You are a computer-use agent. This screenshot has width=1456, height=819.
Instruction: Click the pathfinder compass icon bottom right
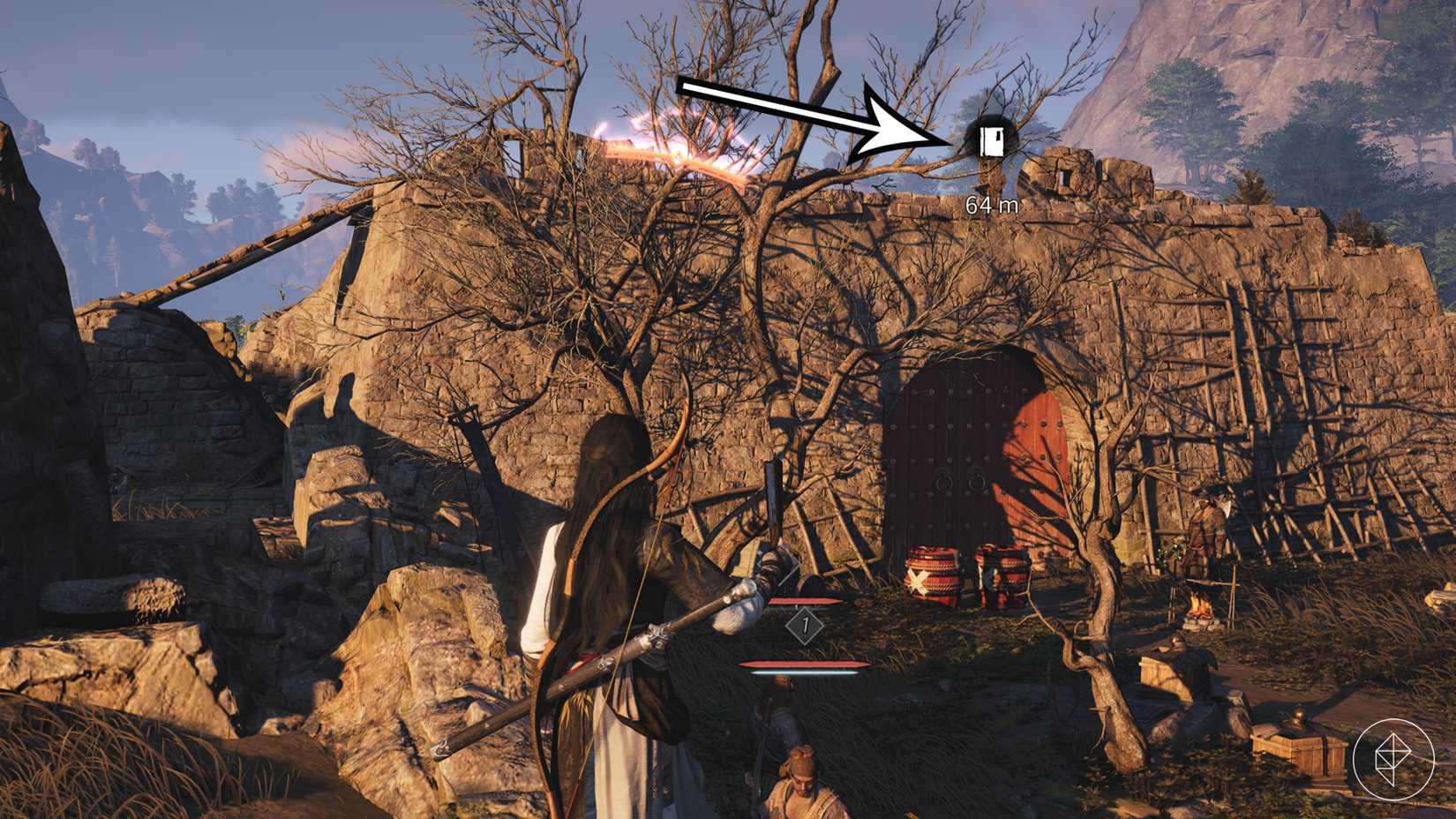pyautogui.click(x=1396, y=760)
